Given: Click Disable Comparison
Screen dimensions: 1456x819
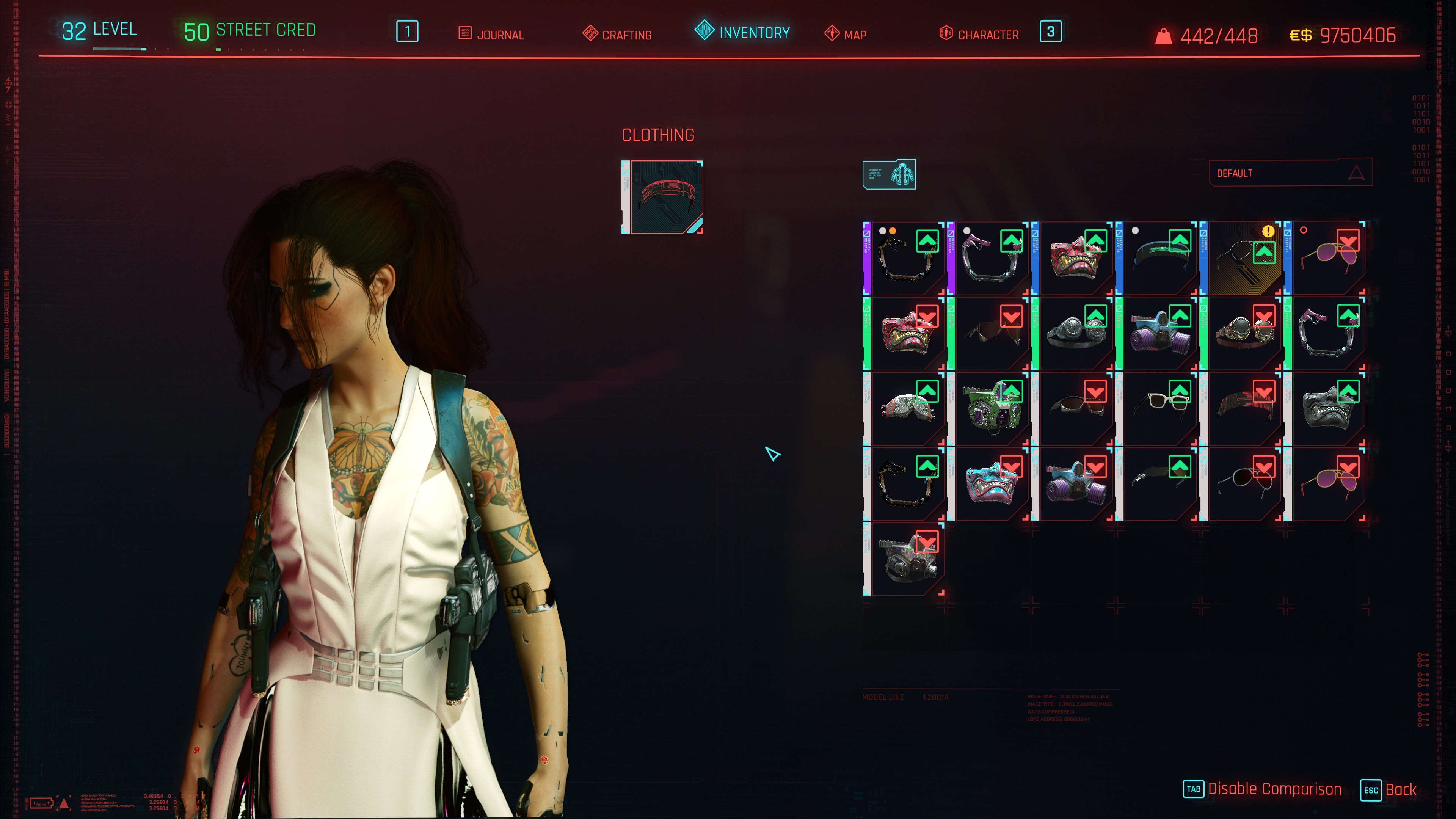Looking at the screenshot, I should [1274, 789].
